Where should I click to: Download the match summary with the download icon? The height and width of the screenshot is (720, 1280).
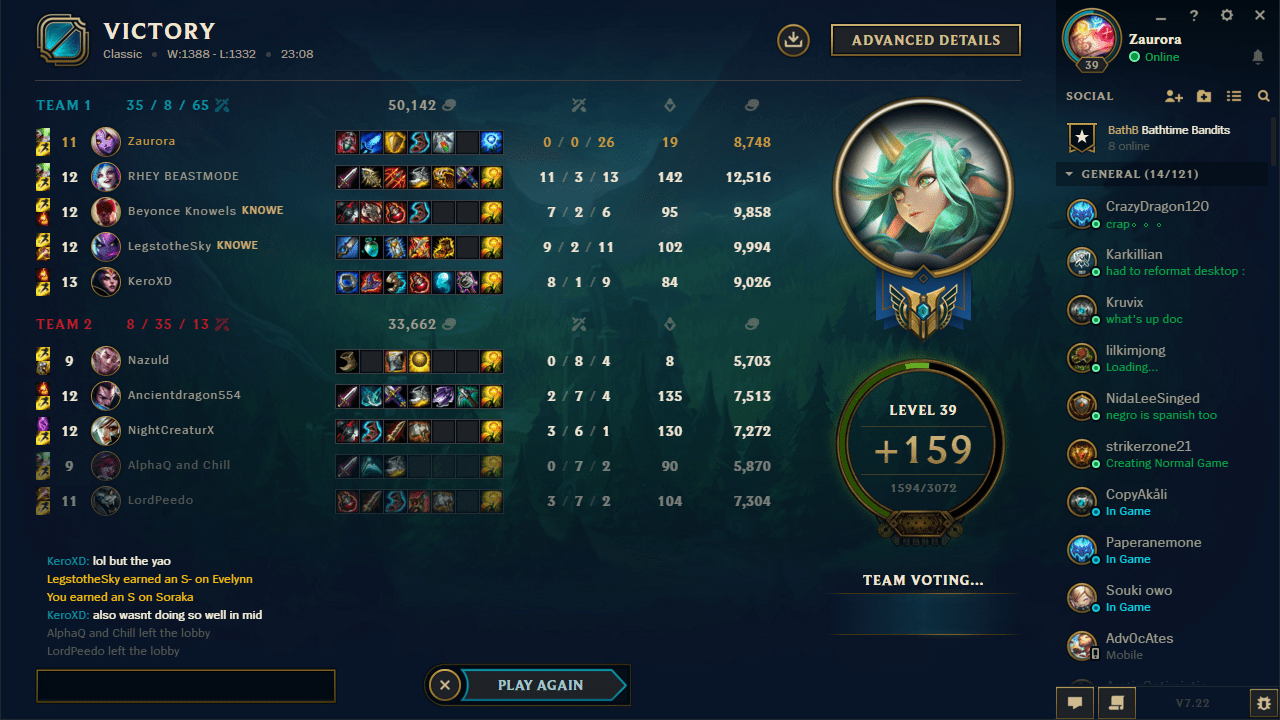(793, 40)
